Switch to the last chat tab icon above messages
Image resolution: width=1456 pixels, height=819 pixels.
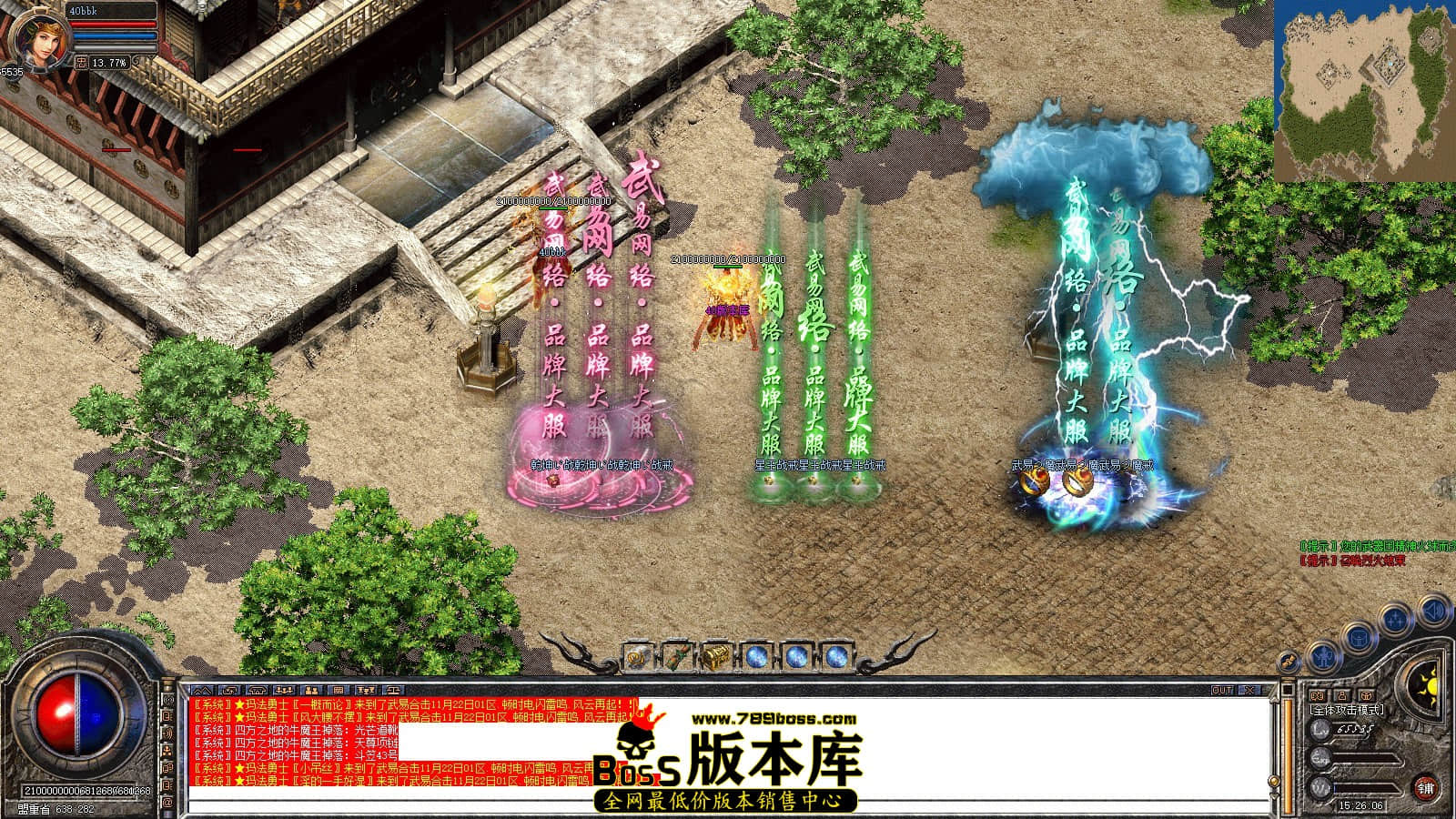tap(392, 690)
